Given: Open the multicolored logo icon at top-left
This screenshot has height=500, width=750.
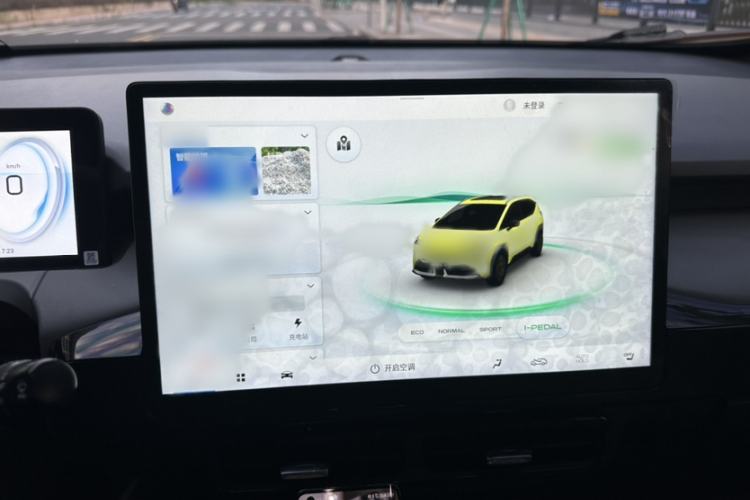Looking at the screenshot, I should tap(167, 108).
